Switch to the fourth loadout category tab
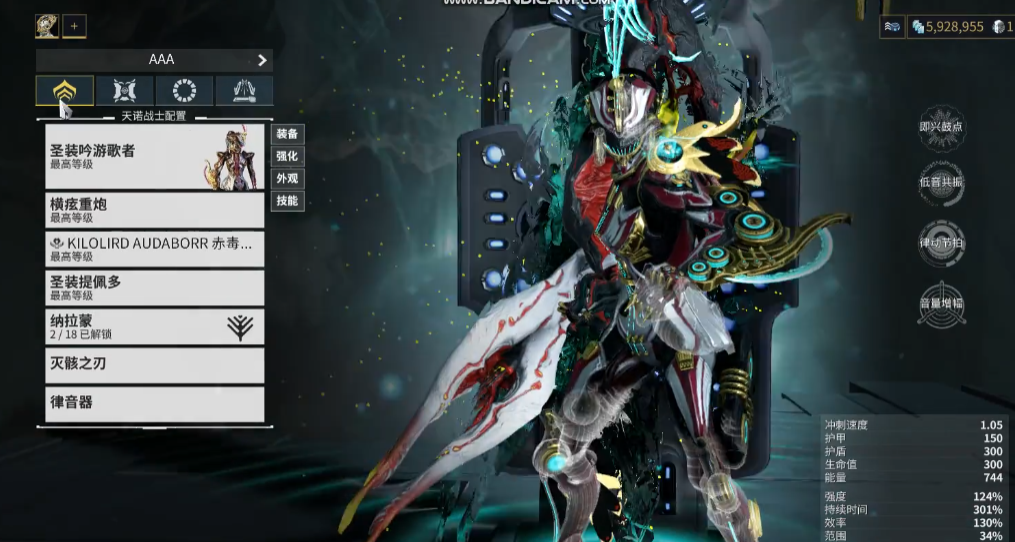The height and width of the screenshot is (542, 1015). pyautogui.click(x=244, y=91)
